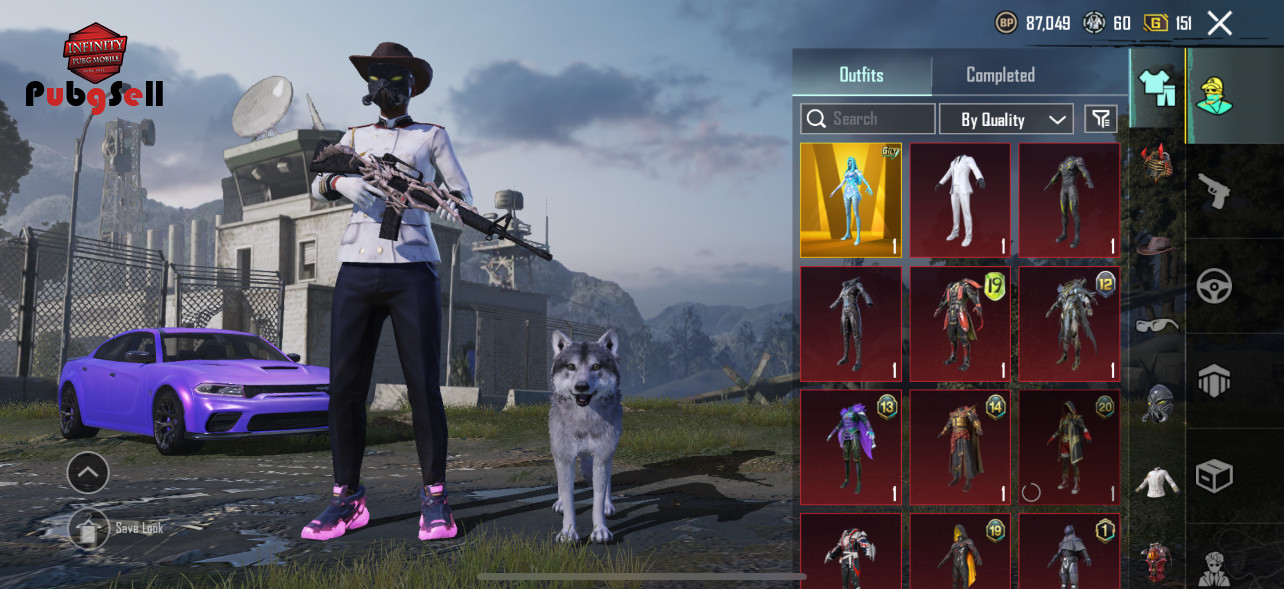Screen dimensions: 1284x589
Task: Open the outfit filter funnel button
Action: 1101,119
